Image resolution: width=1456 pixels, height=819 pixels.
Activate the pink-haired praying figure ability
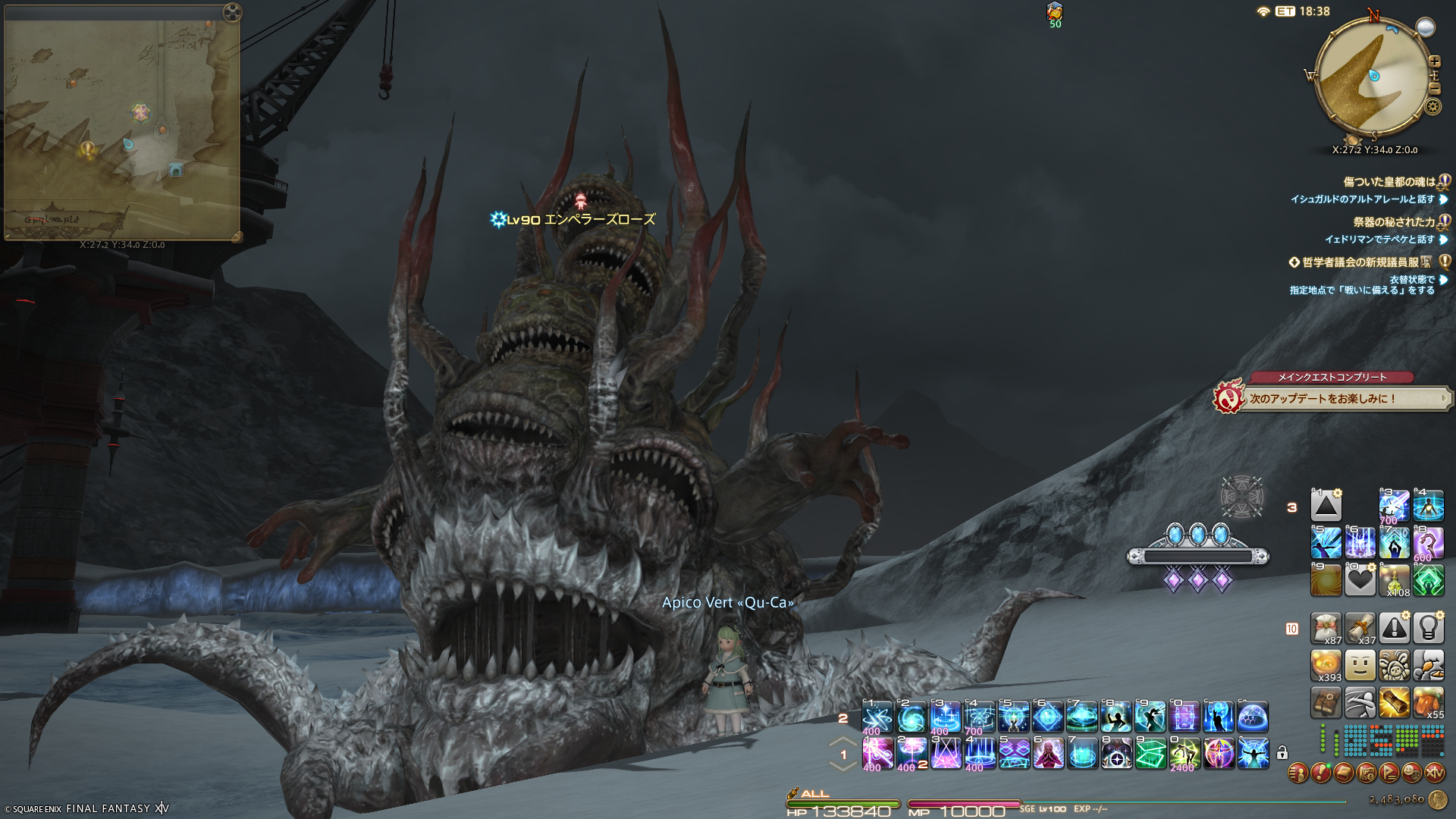pyautogui.click(x=1048, y=753)
